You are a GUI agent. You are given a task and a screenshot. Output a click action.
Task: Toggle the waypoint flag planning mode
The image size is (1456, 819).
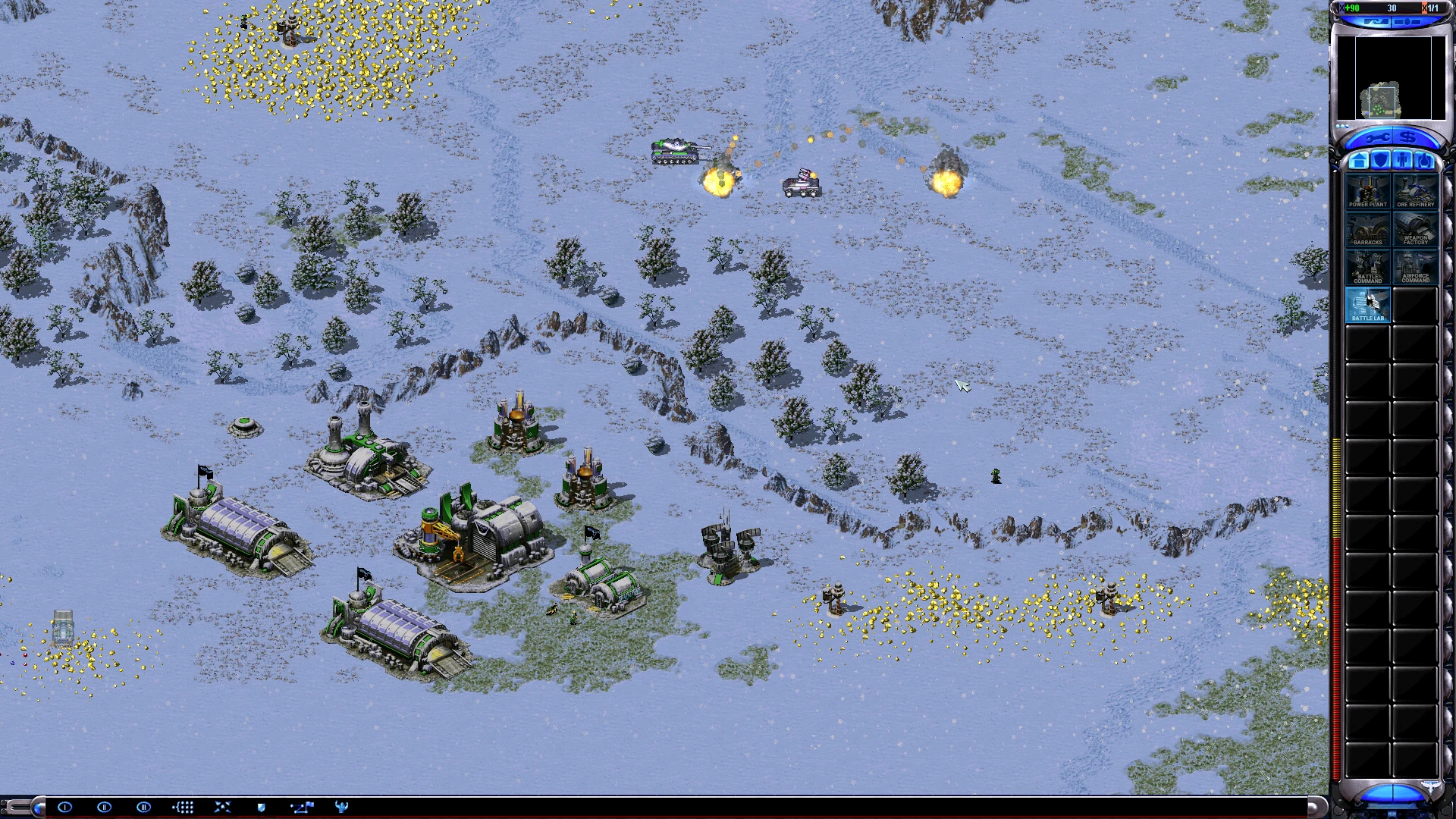(302, 807)
